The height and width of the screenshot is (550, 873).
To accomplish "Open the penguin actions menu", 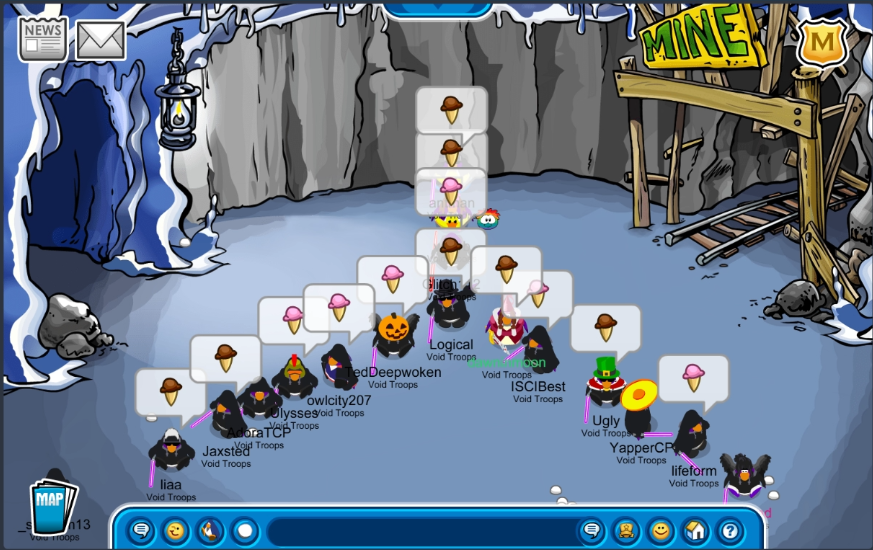I will point(210,530).
